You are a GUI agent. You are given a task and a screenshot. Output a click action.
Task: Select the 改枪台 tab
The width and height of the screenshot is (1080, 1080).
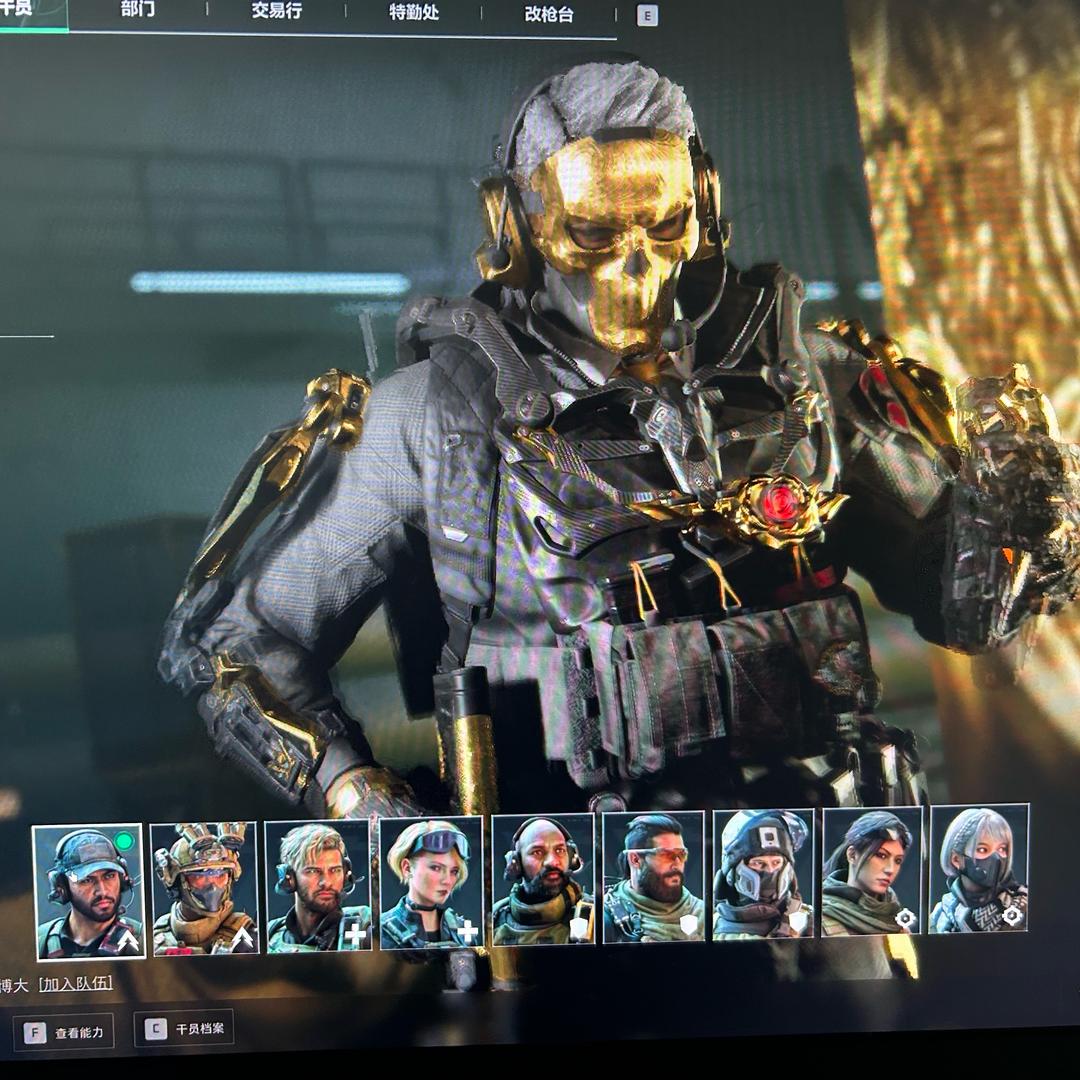tap(549, 15)
